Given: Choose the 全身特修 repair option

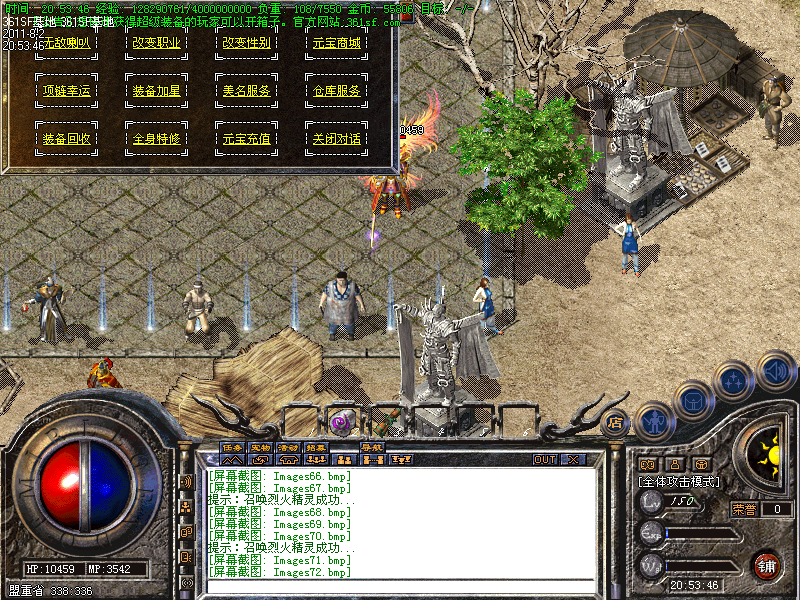Looking at the screenshot, I should 156,139.
